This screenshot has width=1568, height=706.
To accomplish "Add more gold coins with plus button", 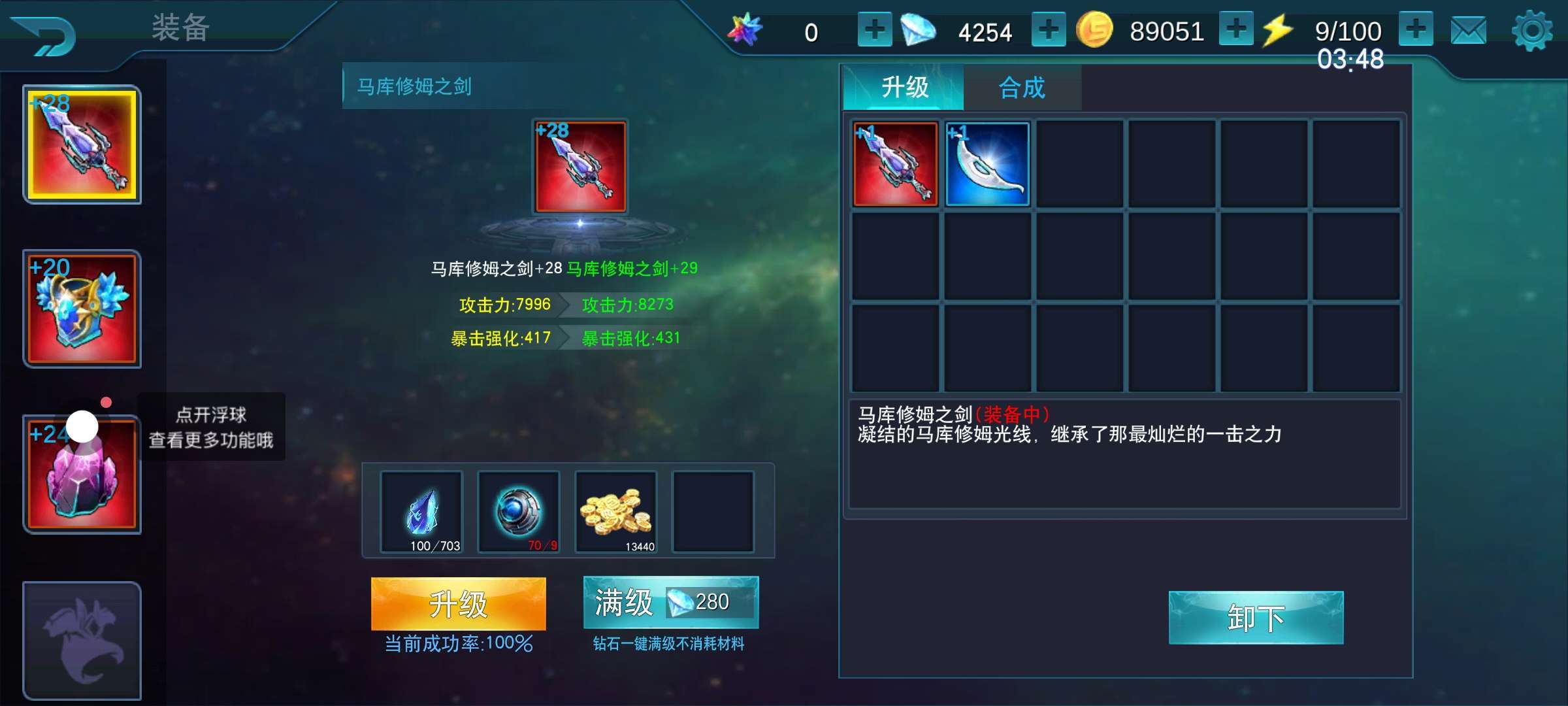I will coord(1235,30).
